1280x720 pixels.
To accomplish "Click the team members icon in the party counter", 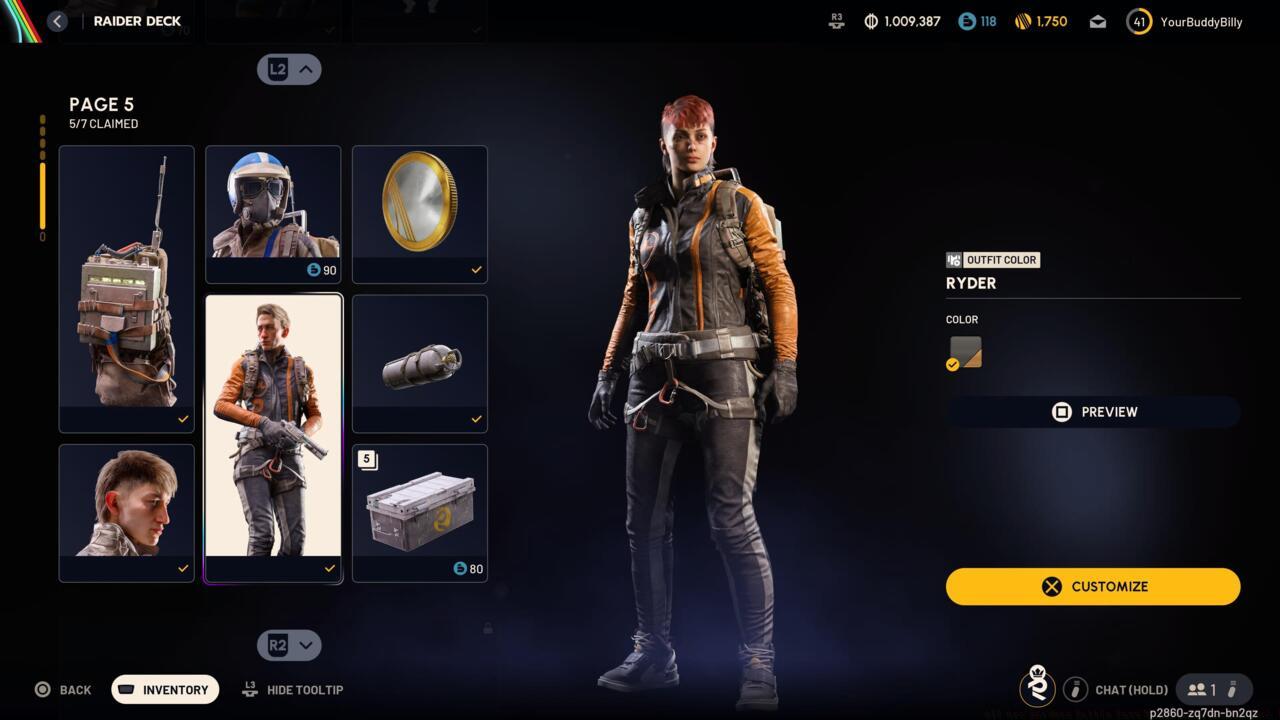I will 1197,689.
